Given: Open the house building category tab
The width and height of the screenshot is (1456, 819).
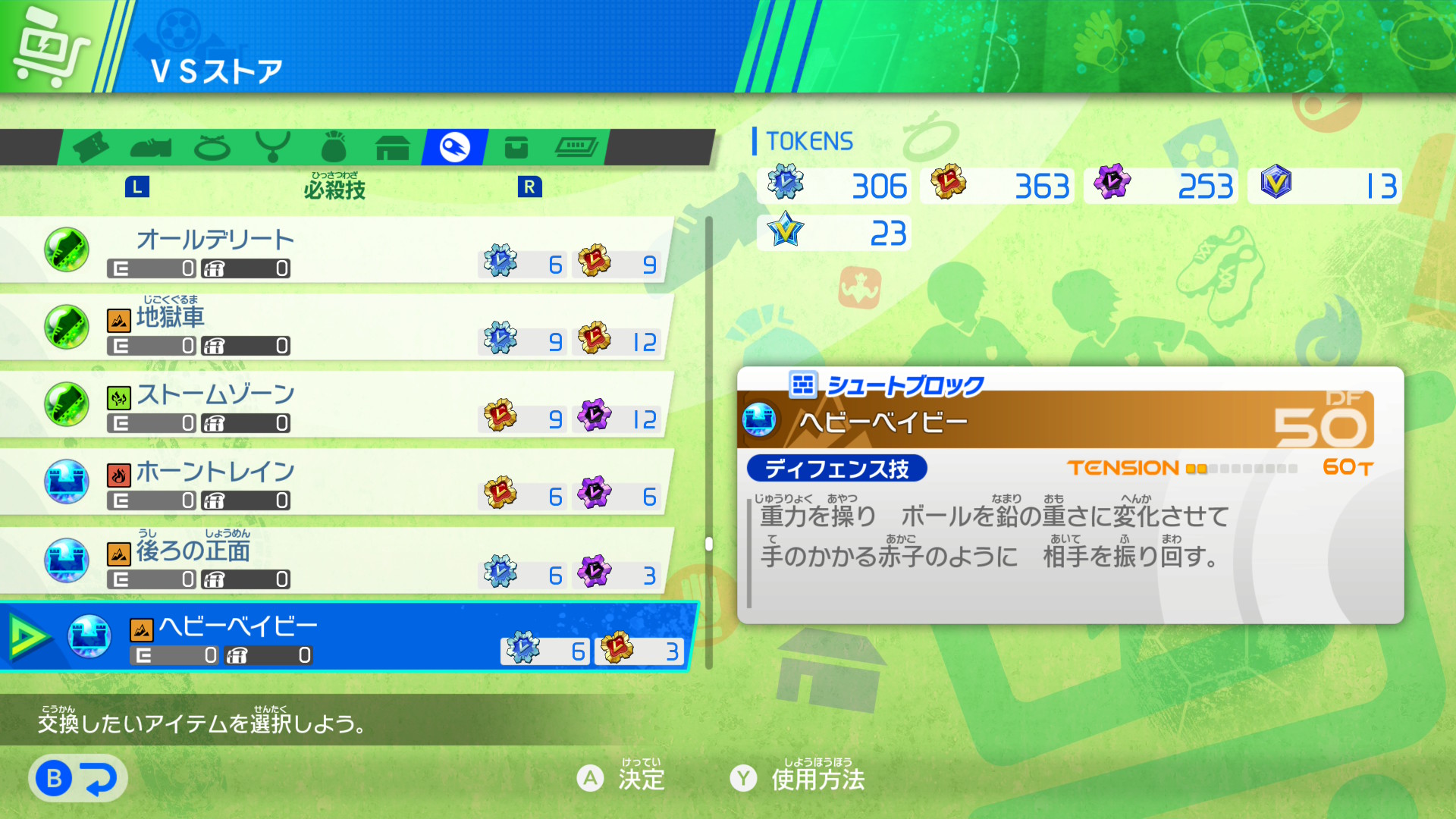Looking at the screenshot, I should click(393, 147).
